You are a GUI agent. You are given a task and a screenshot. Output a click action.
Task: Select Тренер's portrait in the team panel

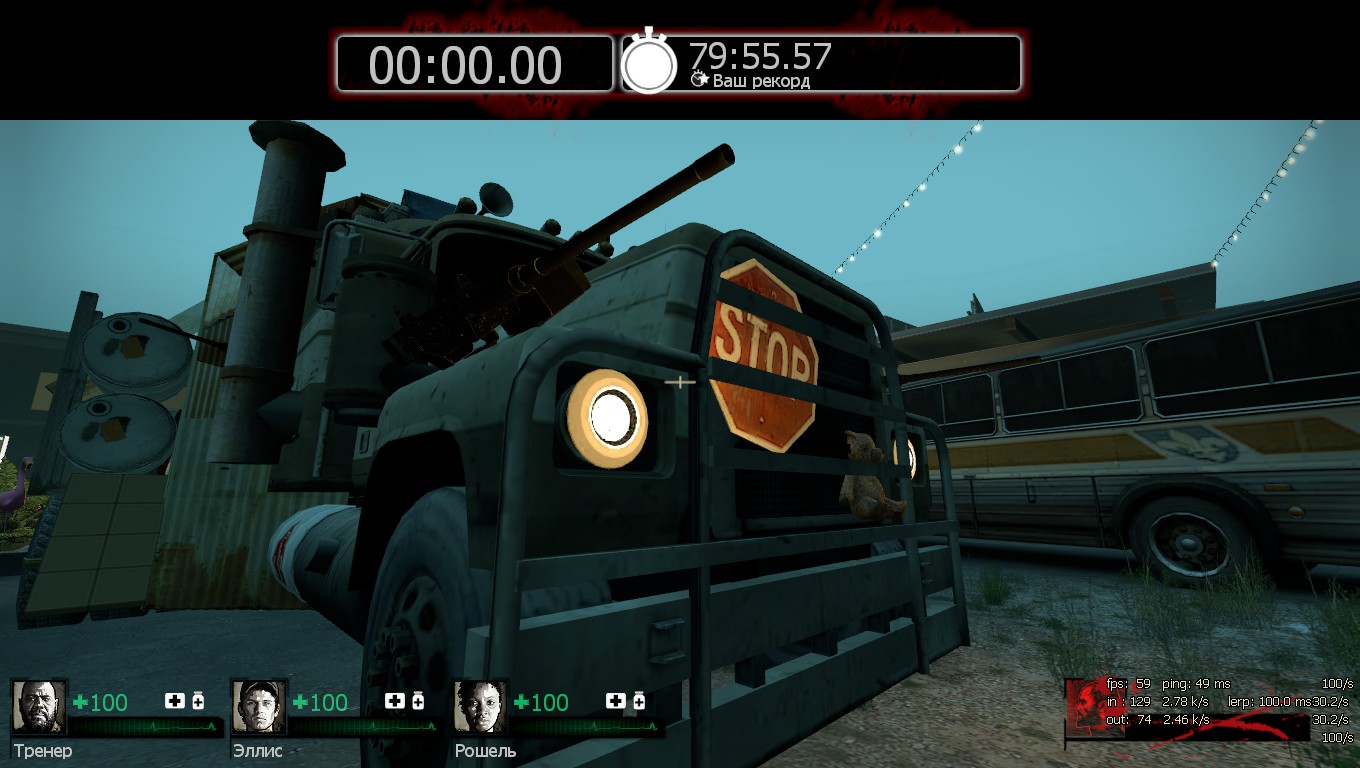[x=39, y=707]
